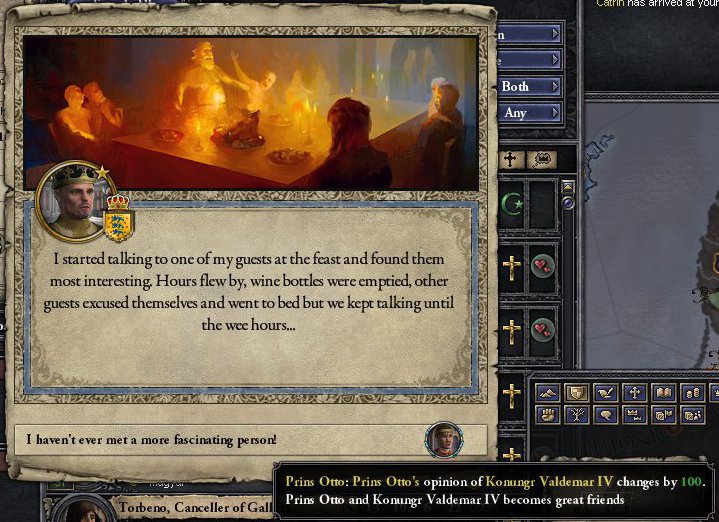Select the coin stacks economy map mode
The image size is (719, 522).
692,393
